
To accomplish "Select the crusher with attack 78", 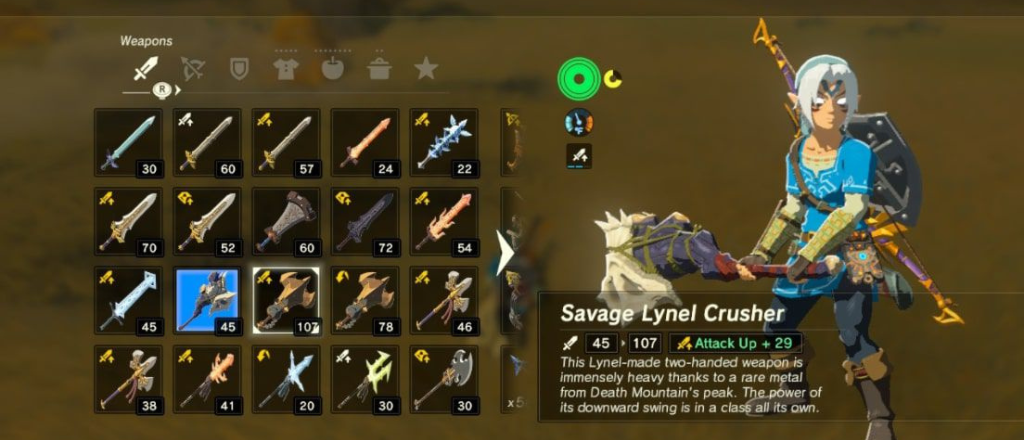I will click(x=364, y=299).
